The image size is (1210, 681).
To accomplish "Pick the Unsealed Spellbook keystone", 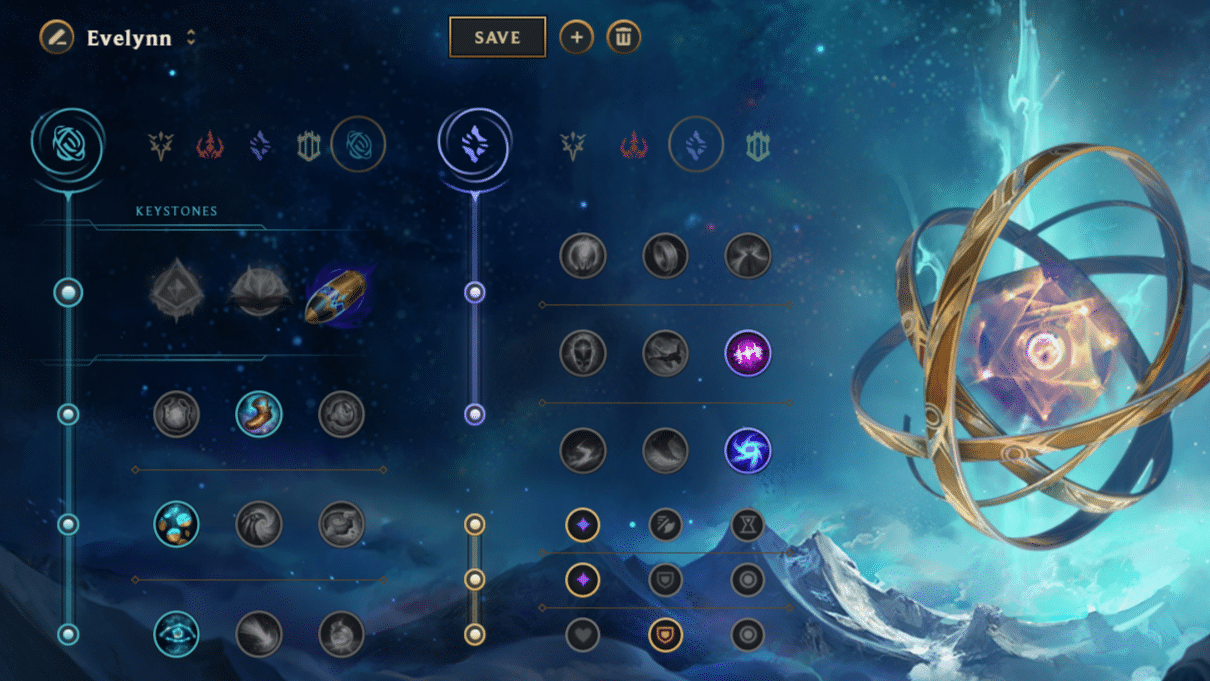I will 259,293.
